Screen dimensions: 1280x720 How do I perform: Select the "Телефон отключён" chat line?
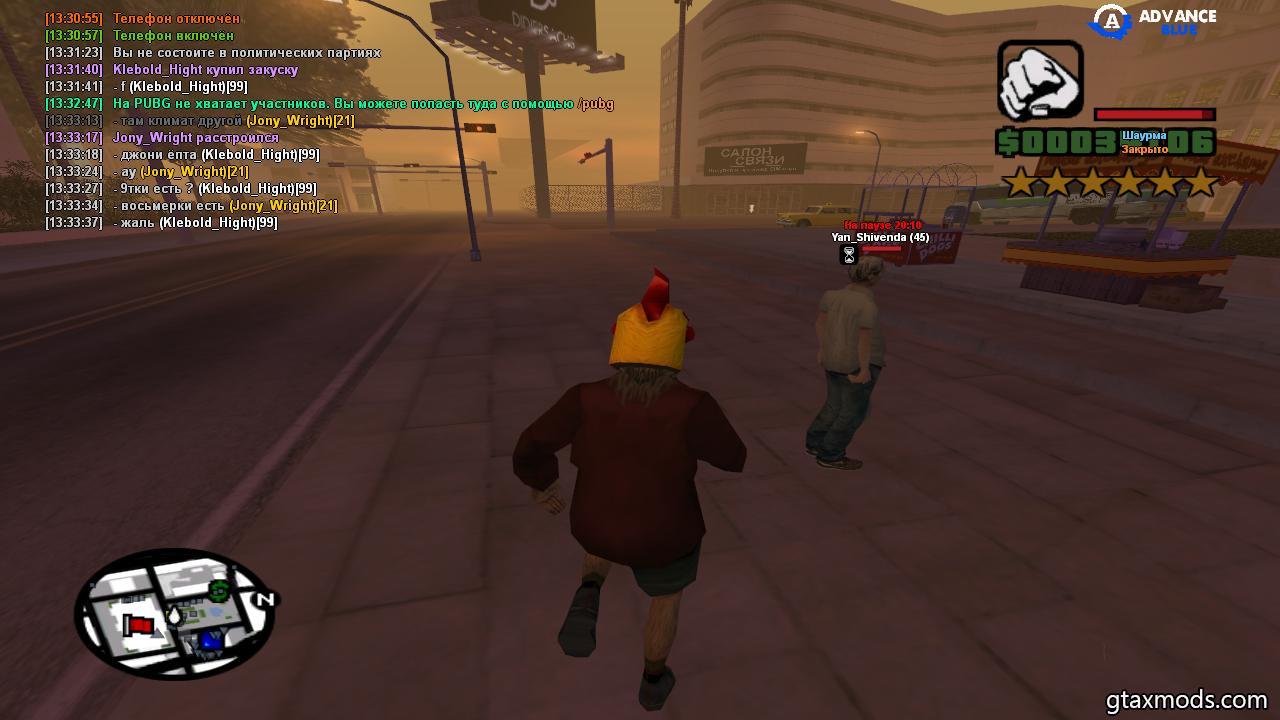(176, 18)
